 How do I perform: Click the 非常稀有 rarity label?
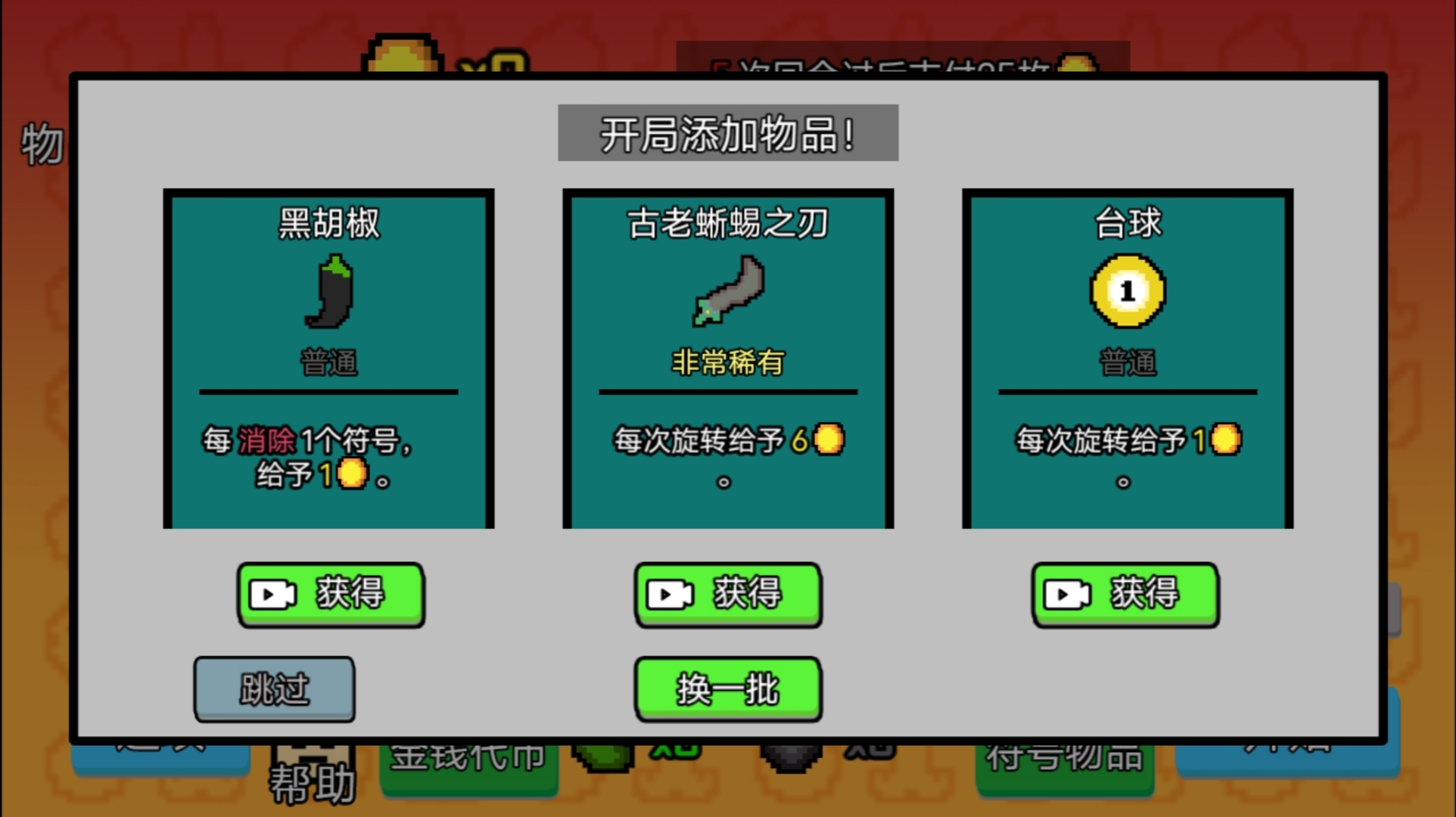tap(727, 362)
